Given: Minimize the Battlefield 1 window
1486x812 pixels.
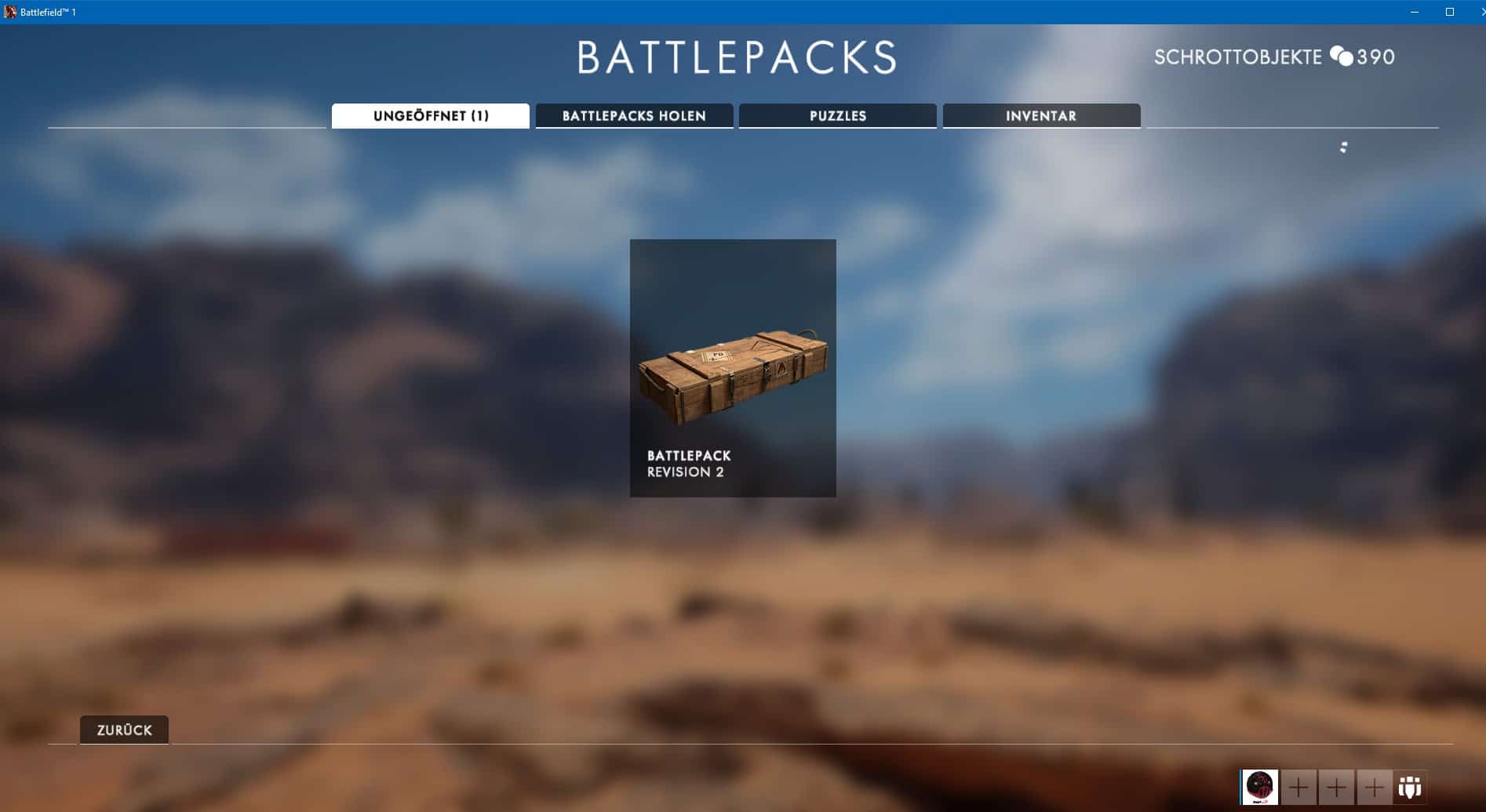Looking at the screenshot, I should [x=1415, y=12].
